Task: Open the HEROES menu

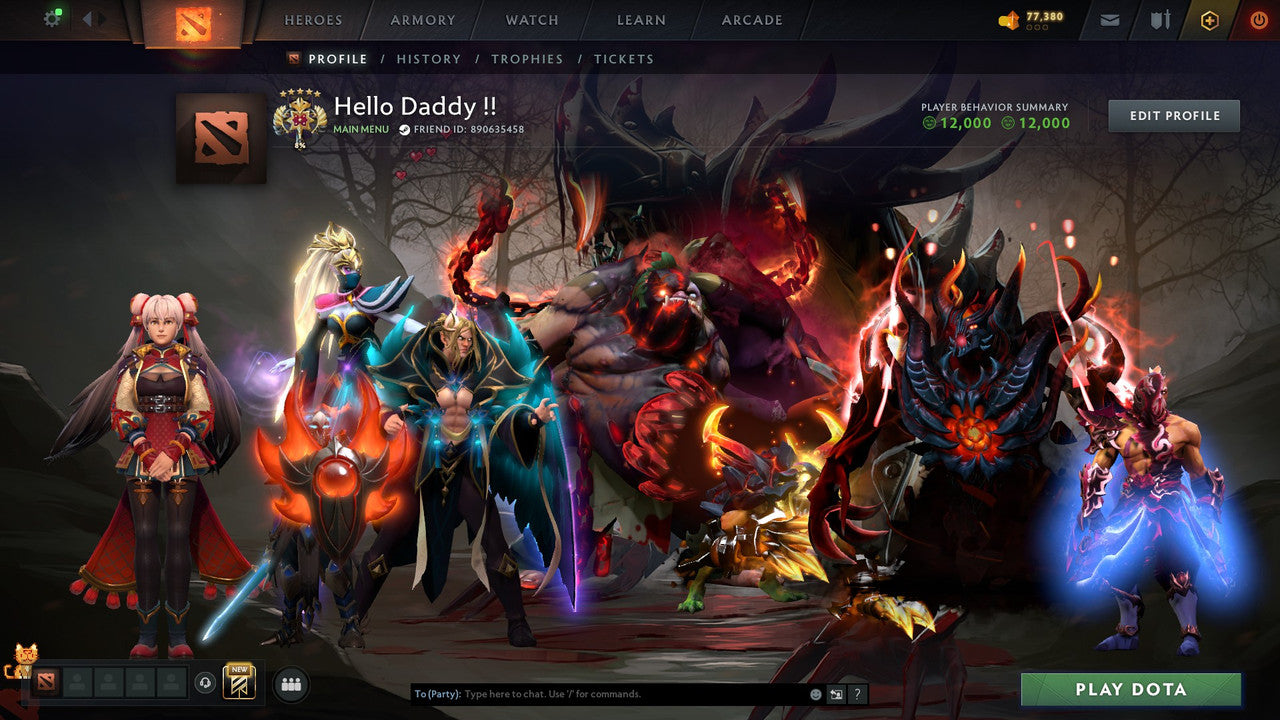Action: pyautogui.click(x=314, y=19)
